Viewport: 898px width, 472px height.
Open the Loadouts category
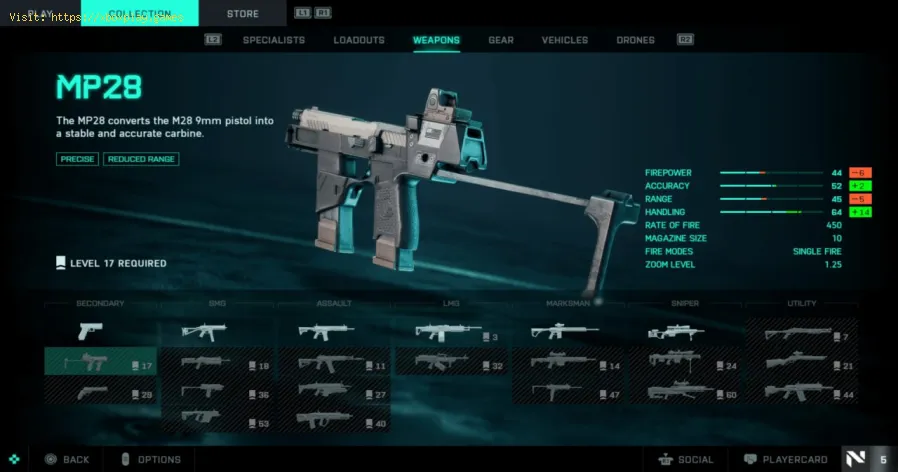pos(359,40)
